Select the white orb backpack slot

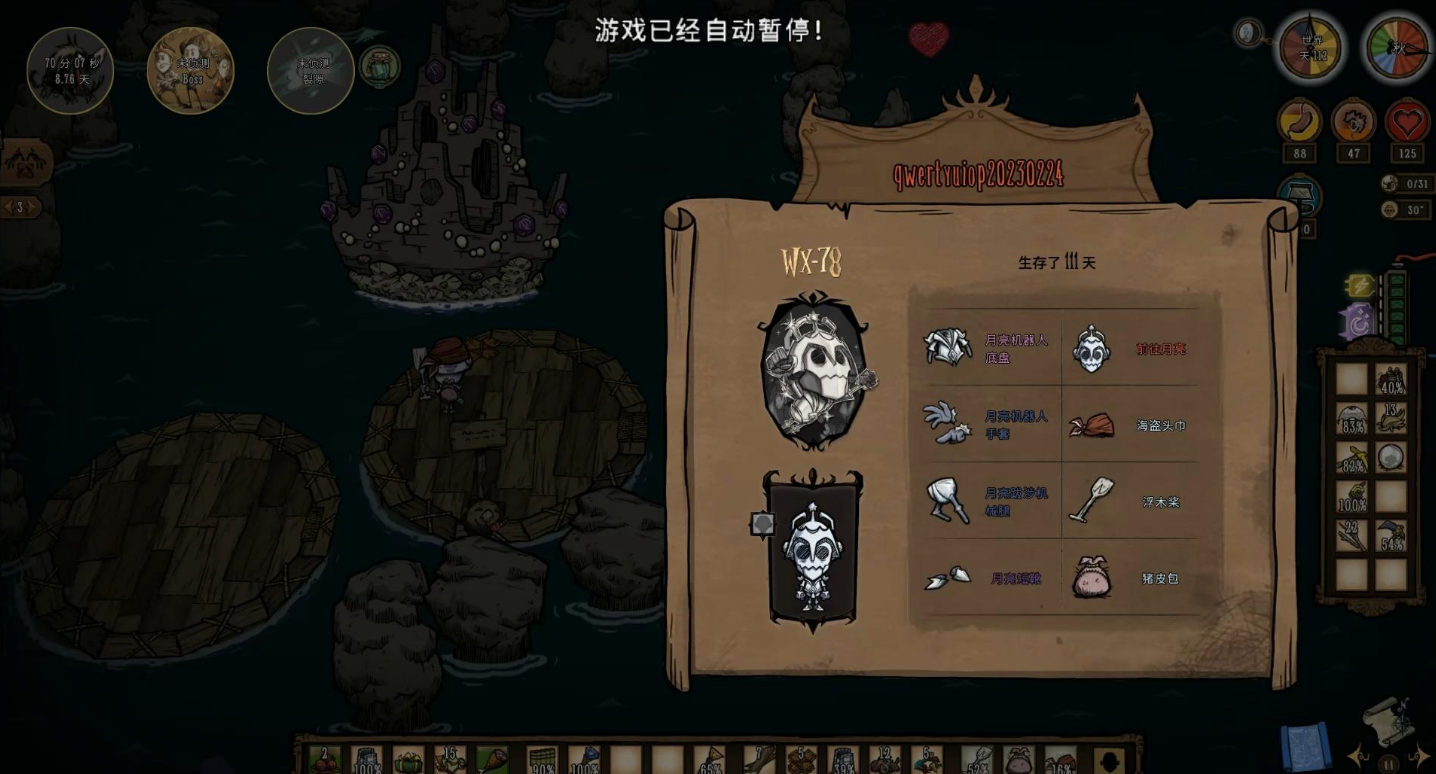click(x=1390, y=457)
